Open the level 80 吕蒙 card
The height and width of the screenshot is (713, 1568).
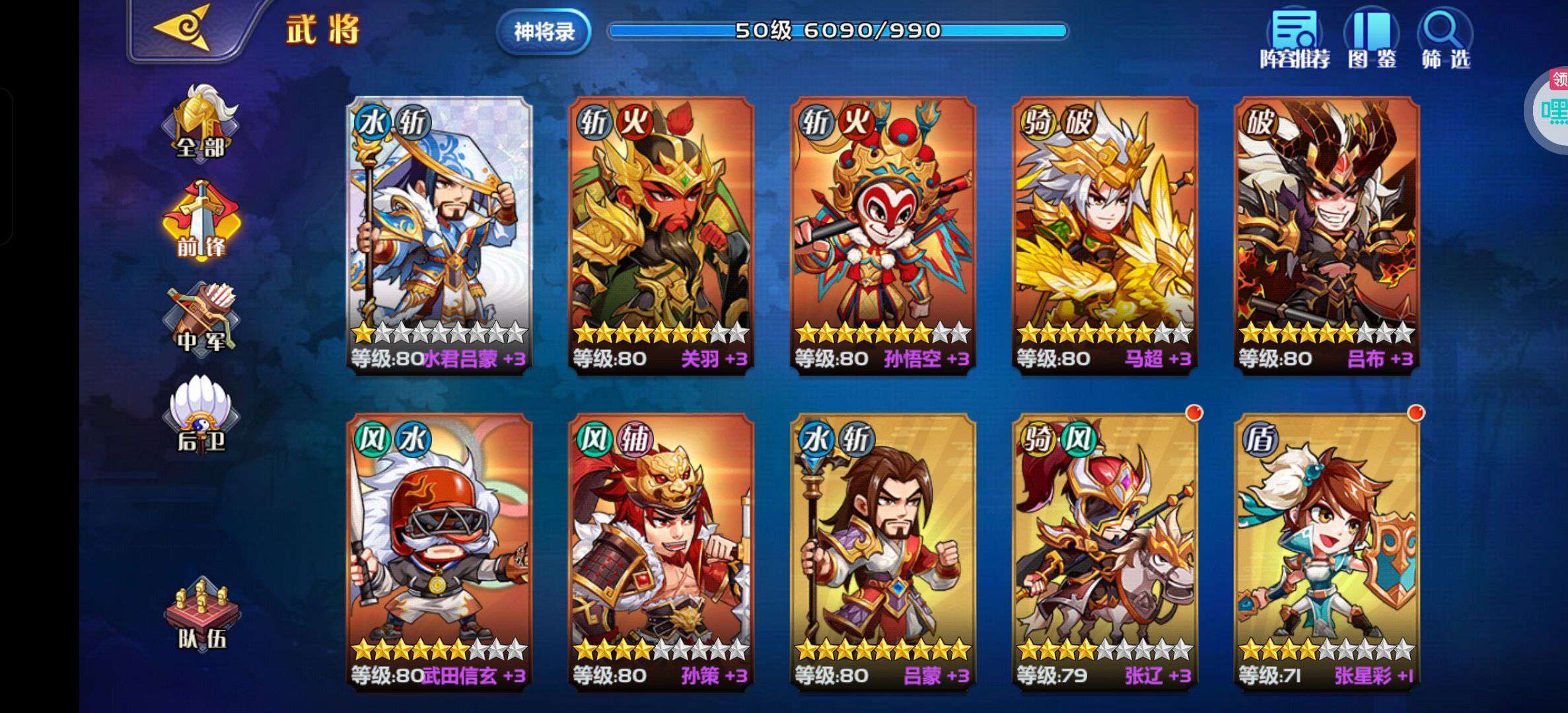click(x=883, y=551)
